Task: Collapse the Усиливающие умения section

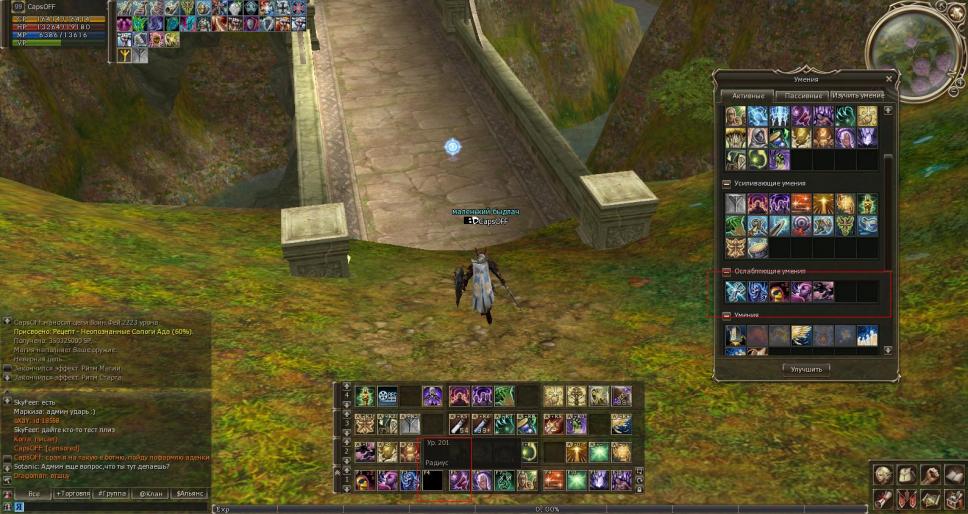Action: click(x=726, y=184)
